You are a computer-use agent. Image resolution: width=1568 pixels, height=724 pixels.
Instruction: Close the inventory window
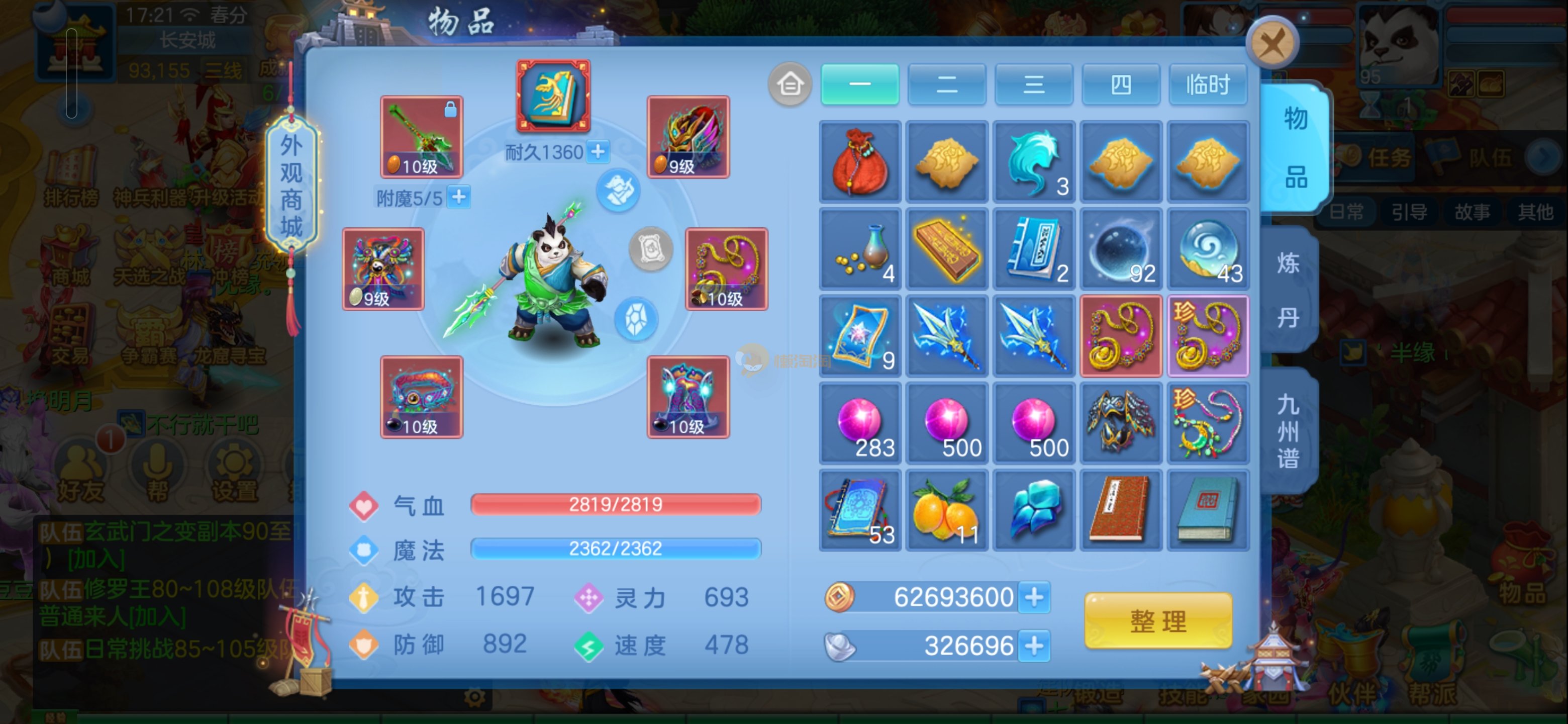click(1271, 42)
